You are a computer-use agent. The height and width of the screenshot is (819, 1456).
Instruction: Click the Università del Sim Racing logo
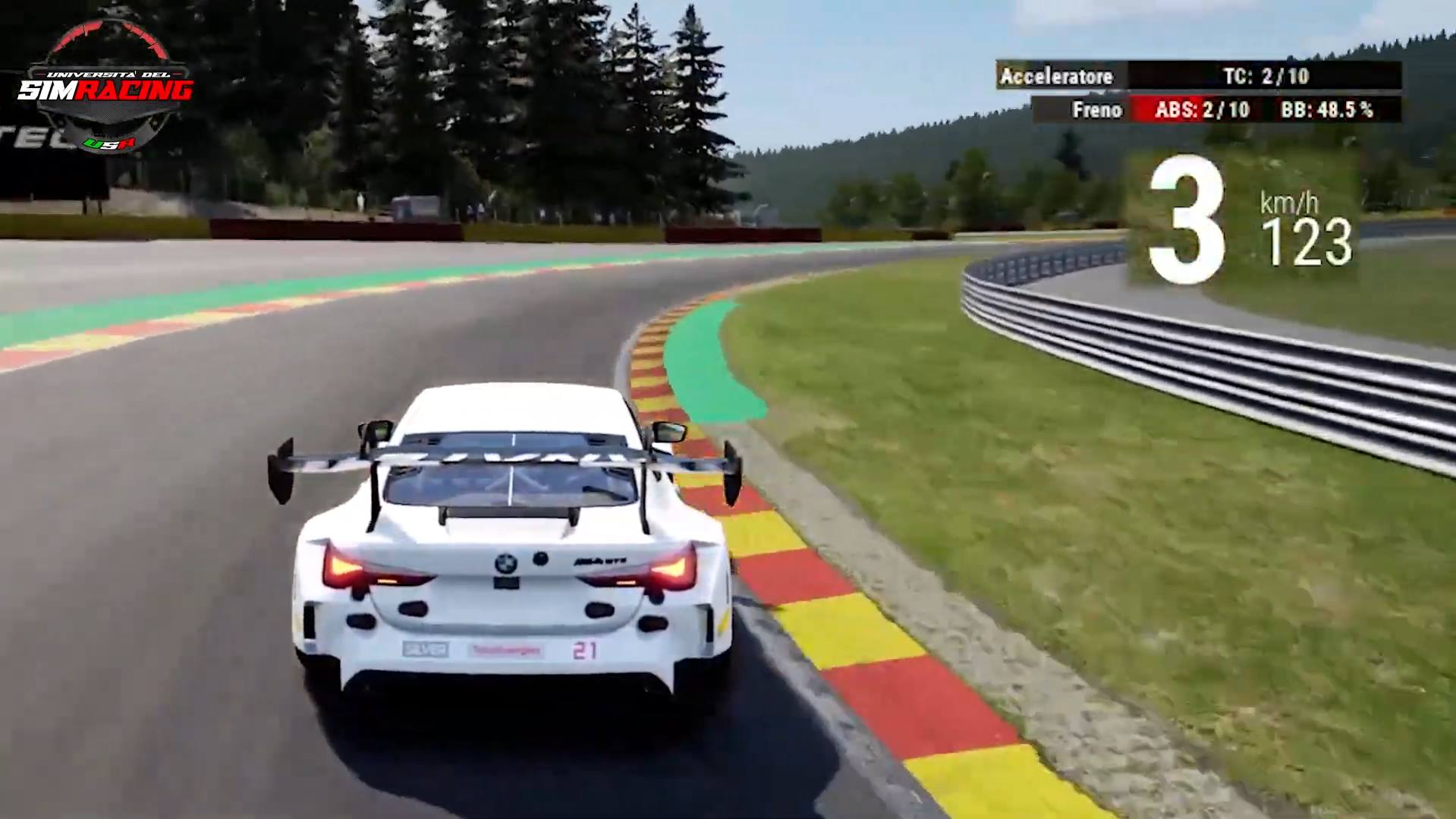pyautogui.click(x=105, y=87)
